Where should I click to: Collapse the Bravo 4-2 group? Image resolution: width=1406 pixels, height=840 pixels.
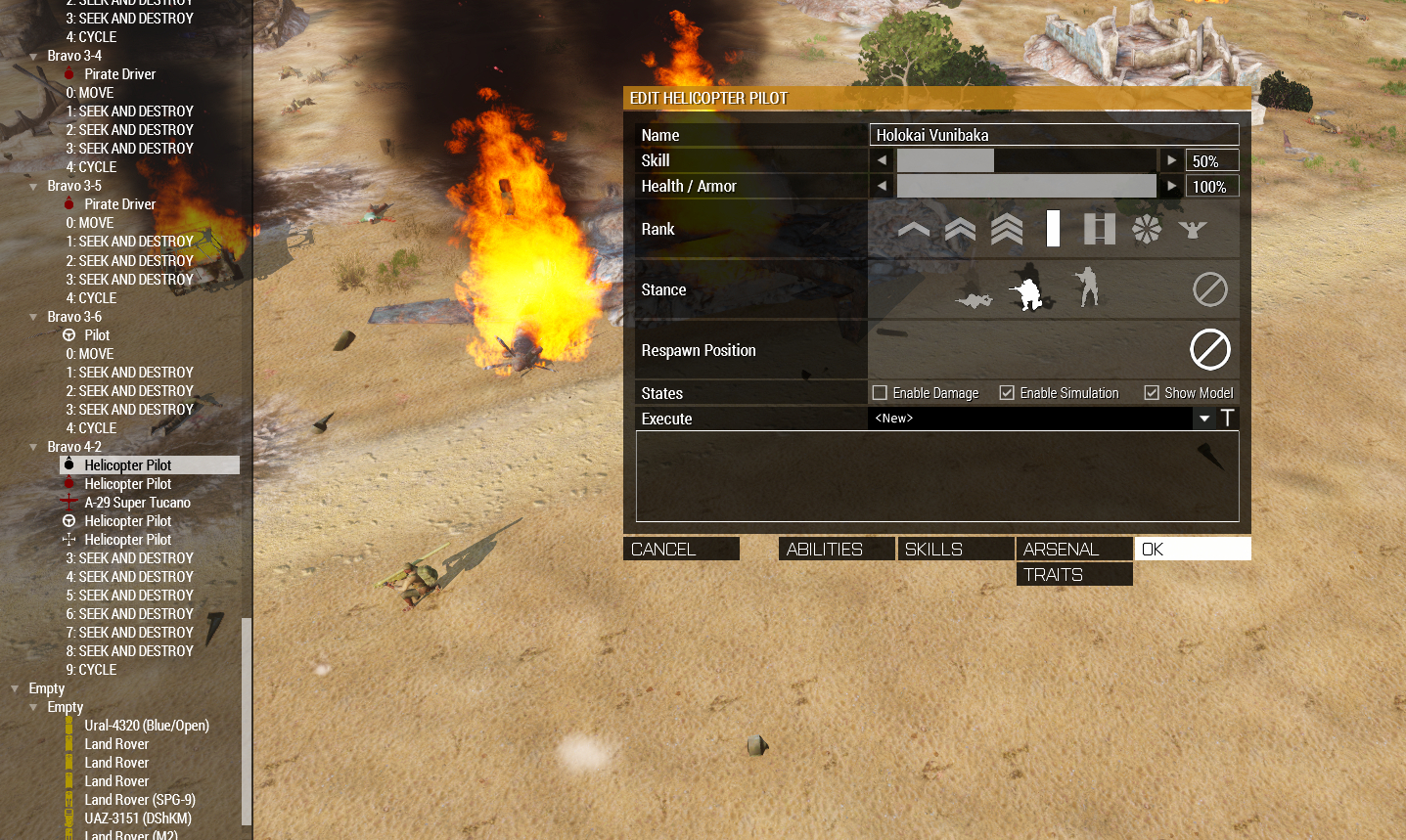coord(34,447)
